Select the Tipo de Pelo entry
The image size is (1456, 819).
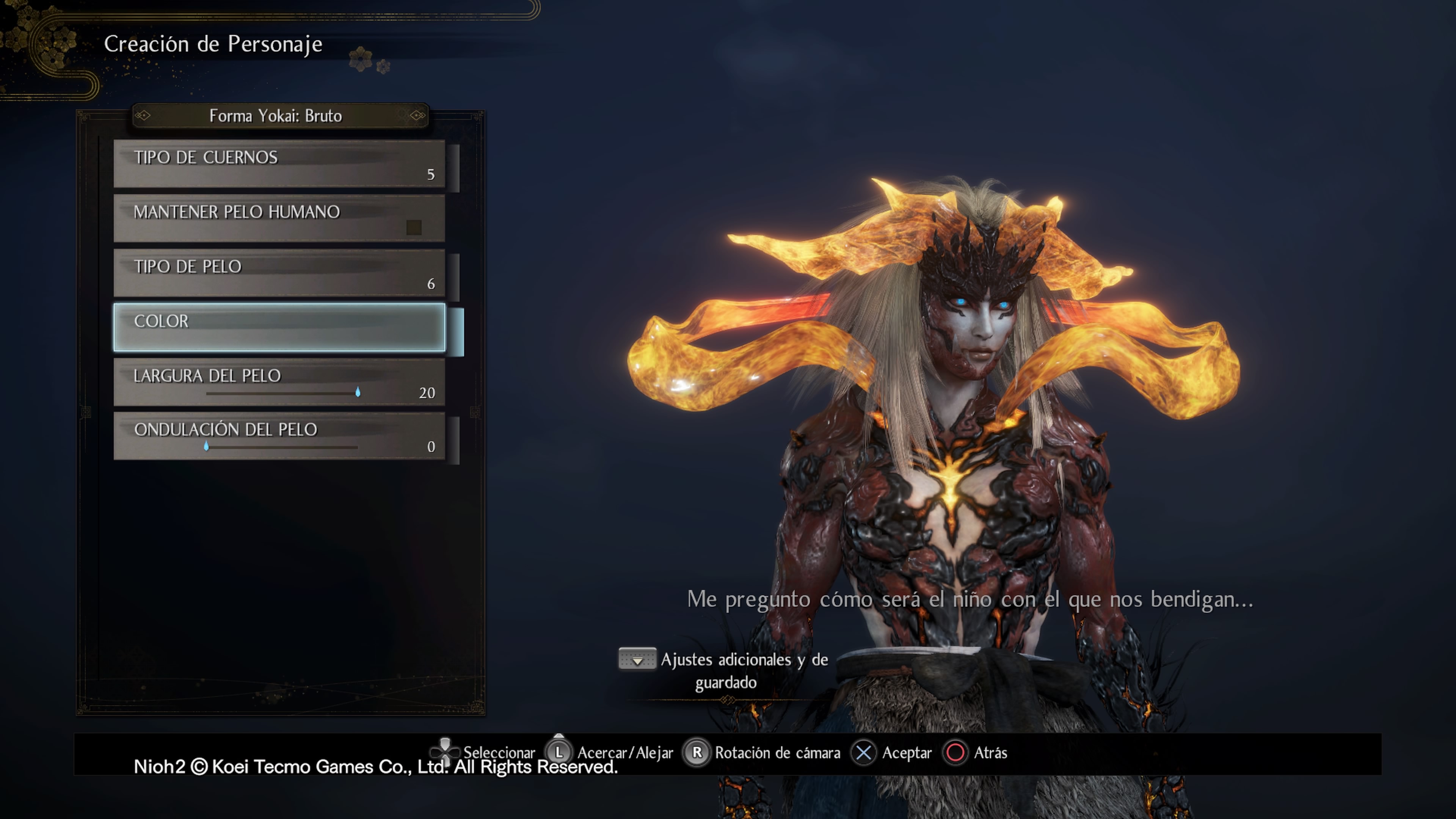pyautogui.click(x=279, y=273)
